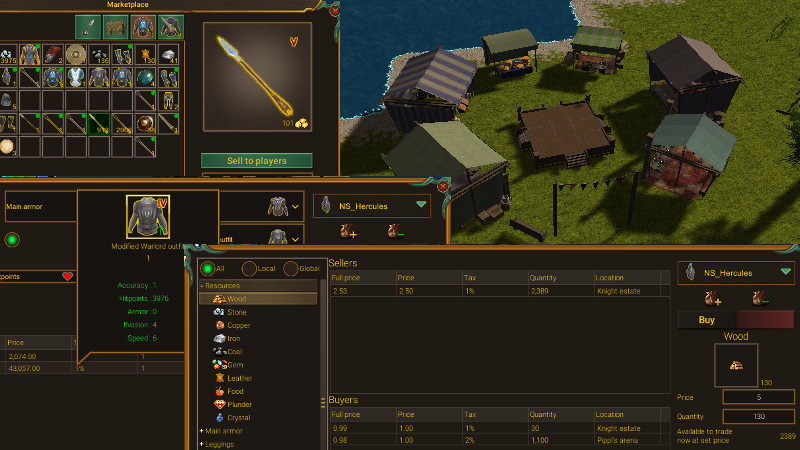Close the Marketplace window

click(x=334, y=12)
